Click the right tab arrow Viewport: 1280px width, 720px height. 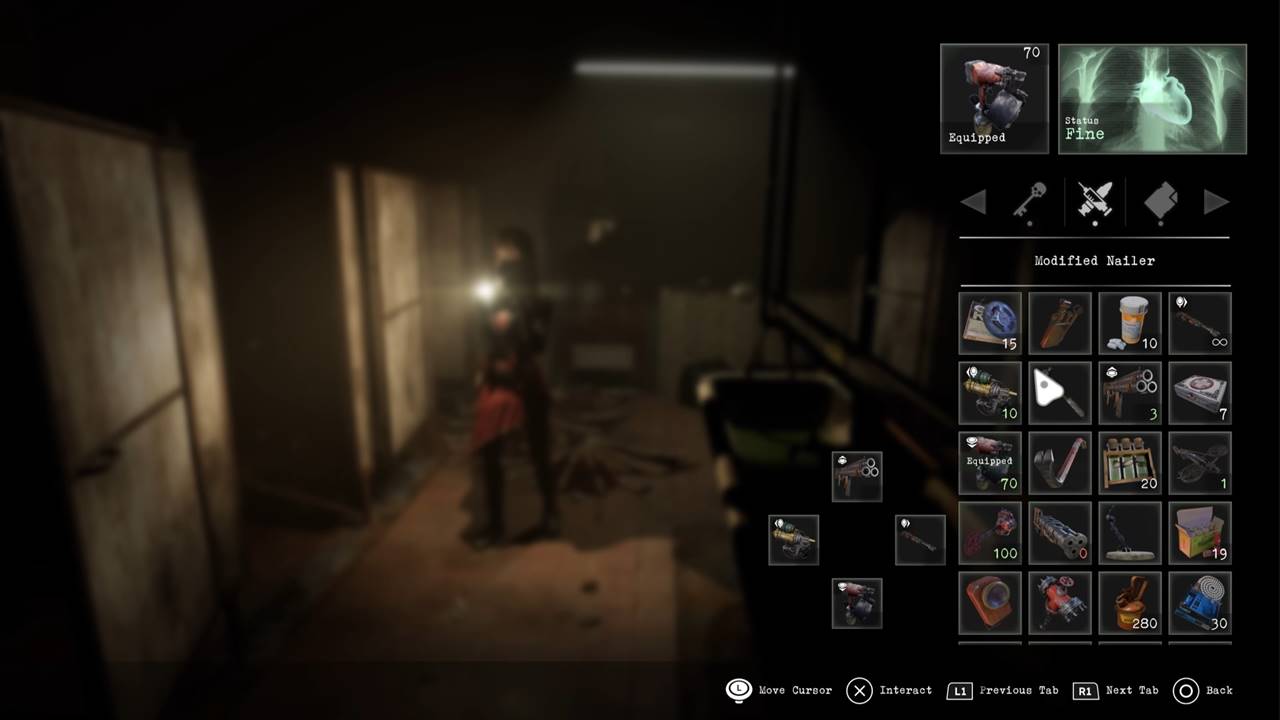click(1216, 202)
